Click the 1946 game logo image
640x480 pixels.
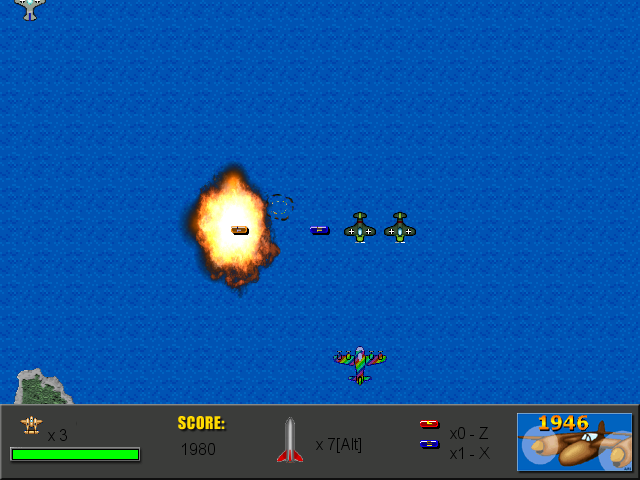pos(574,442)
